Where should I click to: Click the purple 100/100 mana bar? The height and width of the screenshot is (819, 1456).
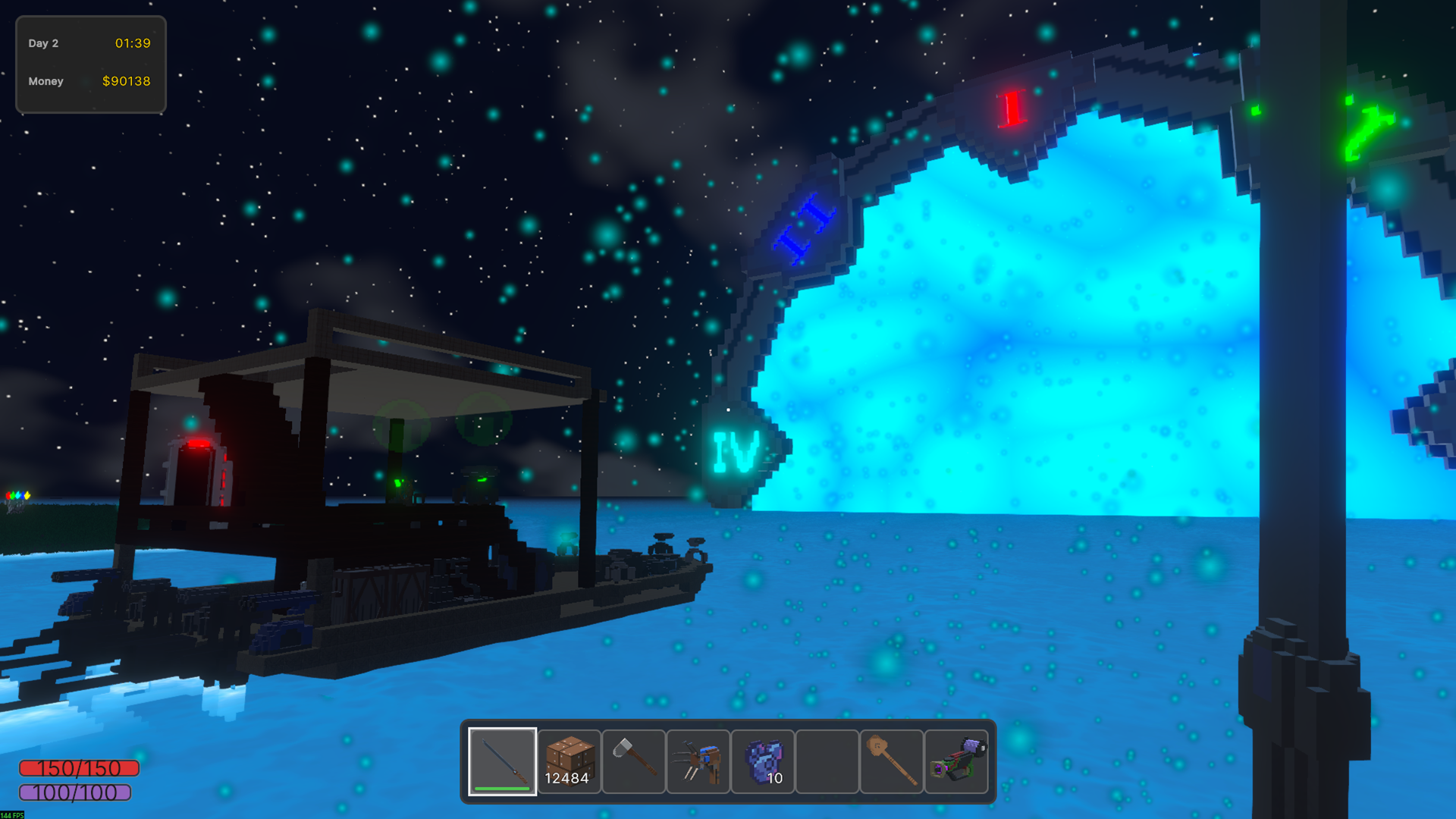click(x=76, y=793)
